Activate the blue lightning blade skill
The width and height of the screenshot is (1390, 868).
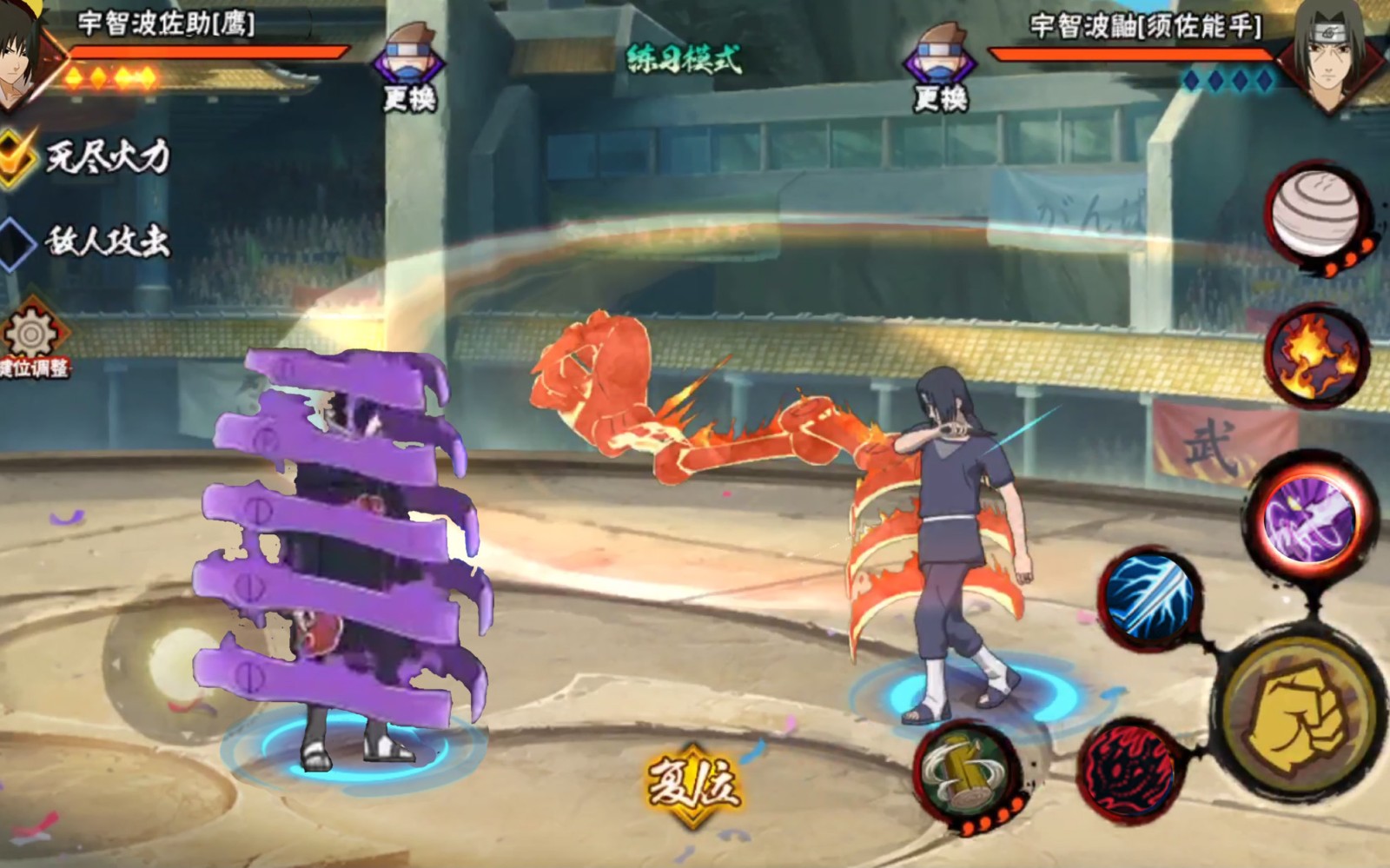(x=1150, y=596)
